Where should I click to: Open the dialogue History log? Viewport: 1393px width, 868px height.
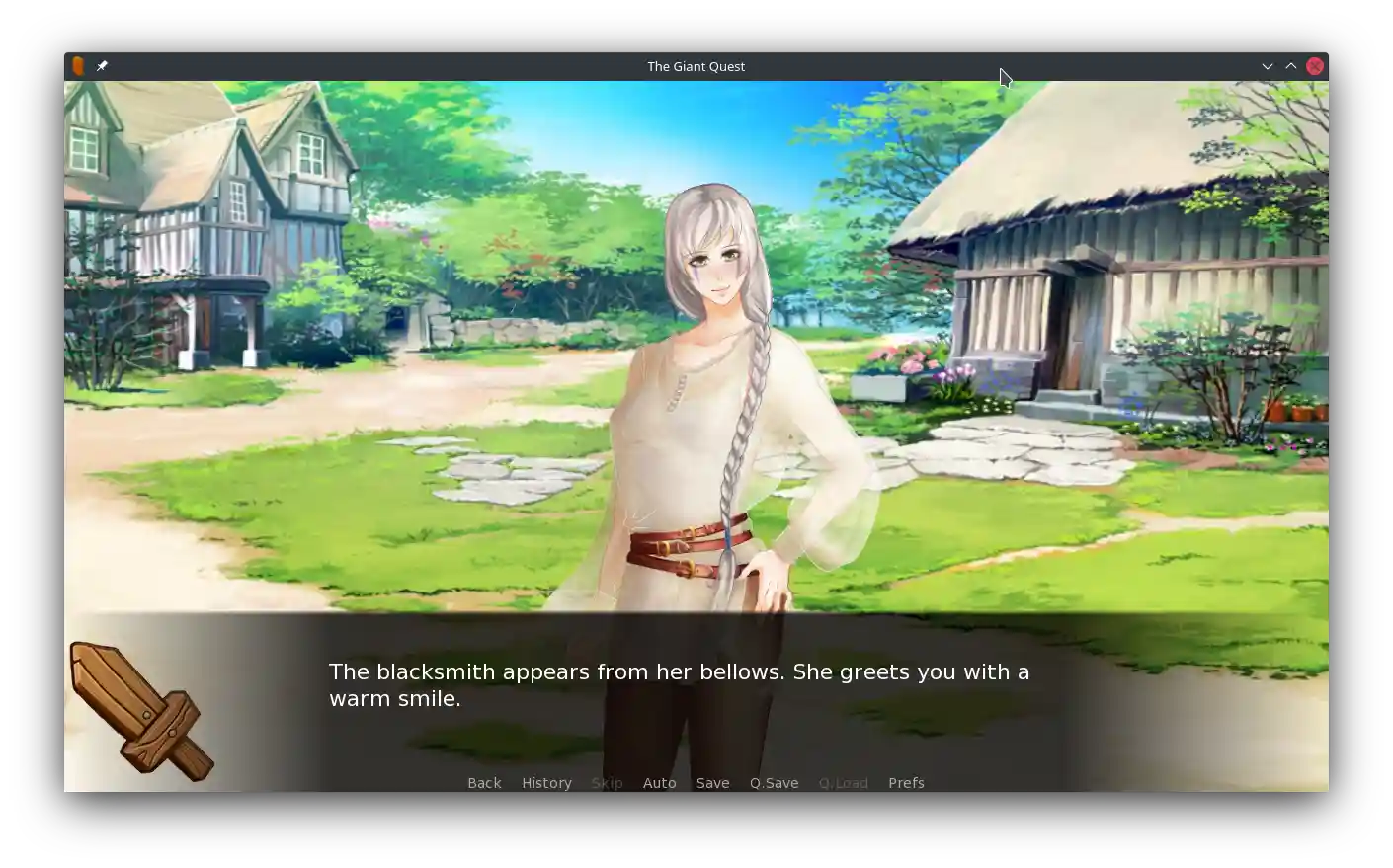point(546,782)
